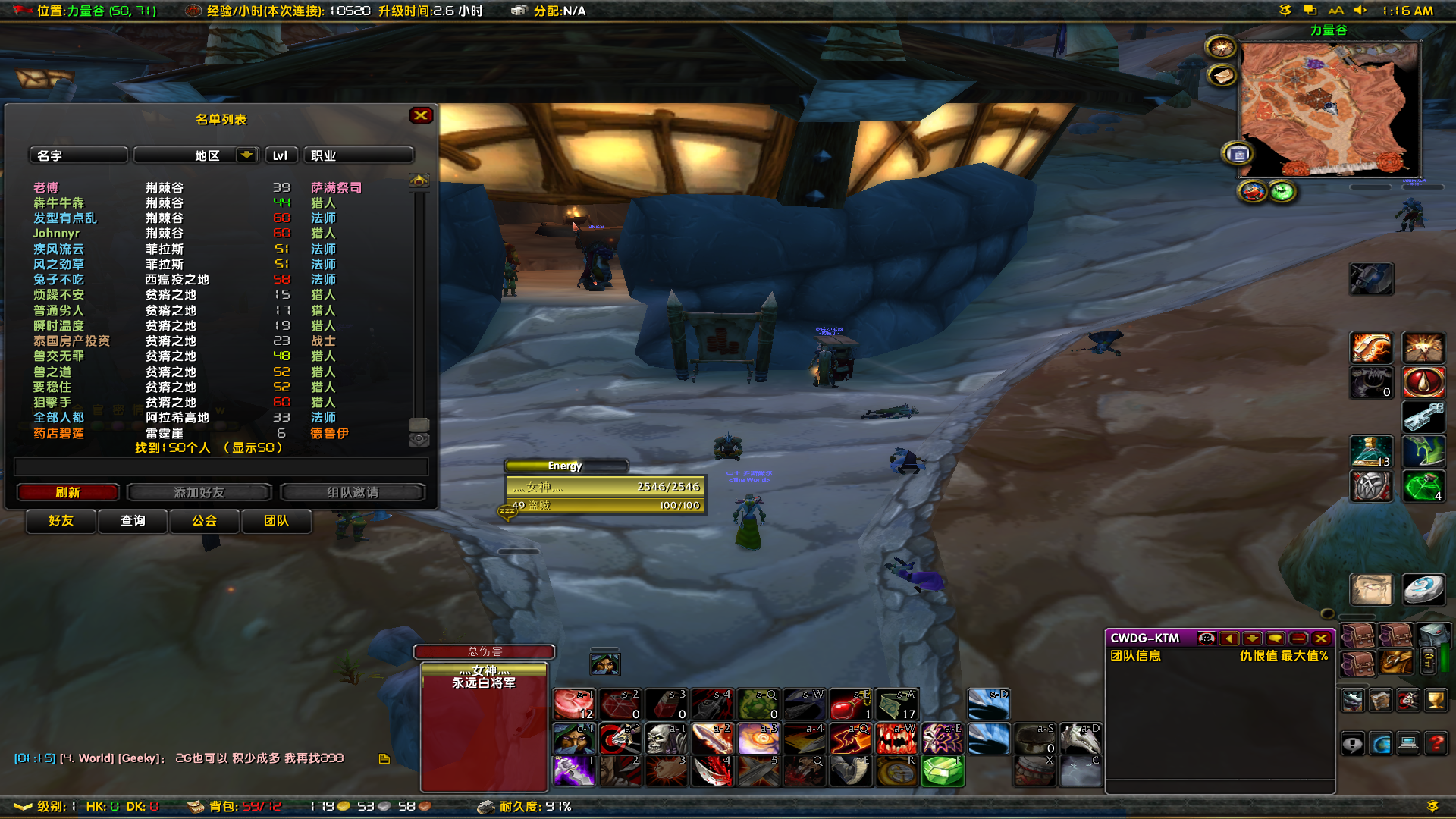Switch to the 好友 friends tab
Screen dimensions: 1456x819
tap(61, 521)
